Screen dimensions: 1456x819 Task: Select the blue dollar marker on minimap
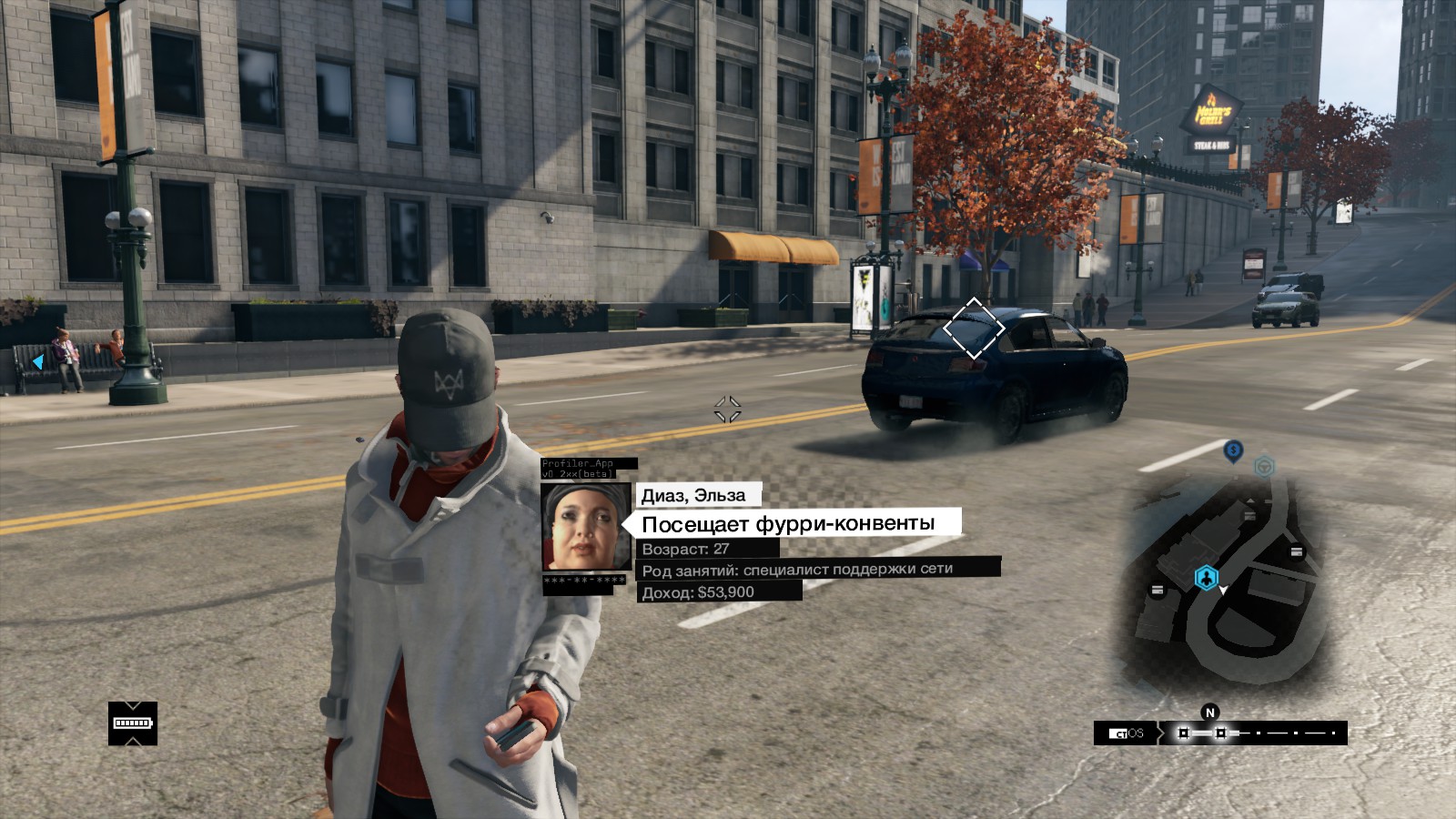[1233, 450]
